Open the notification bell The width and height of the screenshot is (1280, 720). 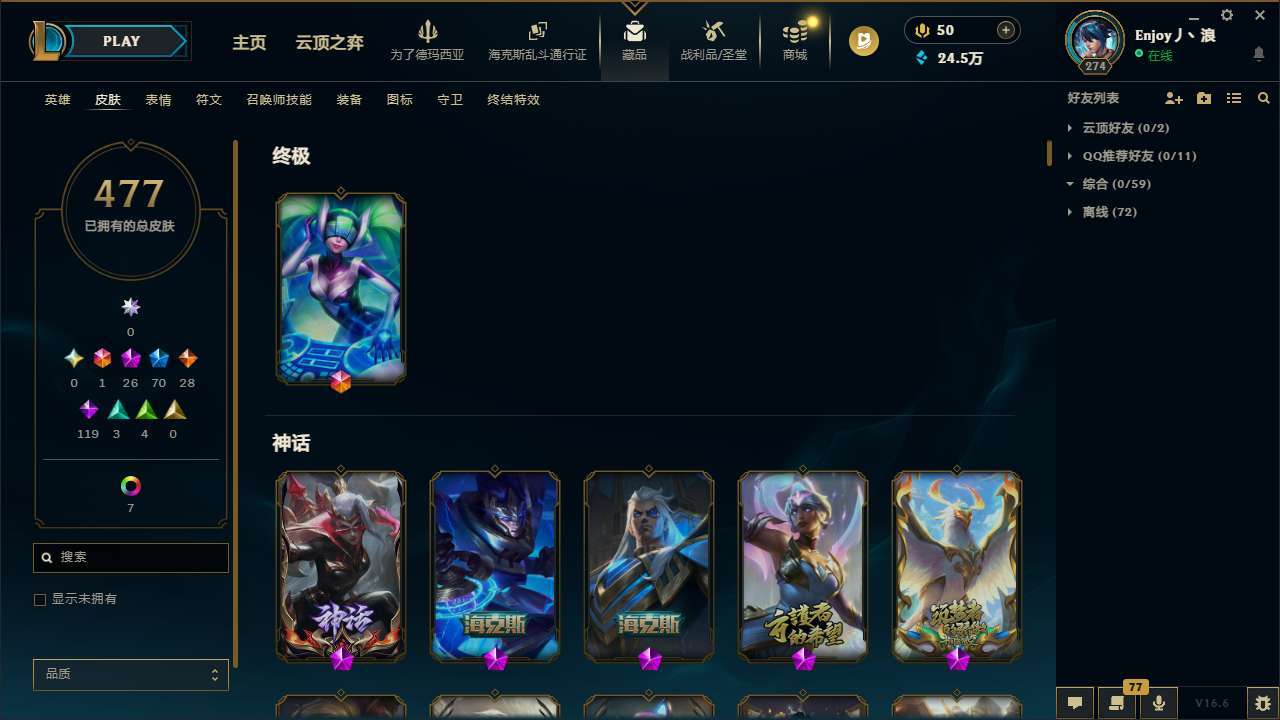point(1260,55)
